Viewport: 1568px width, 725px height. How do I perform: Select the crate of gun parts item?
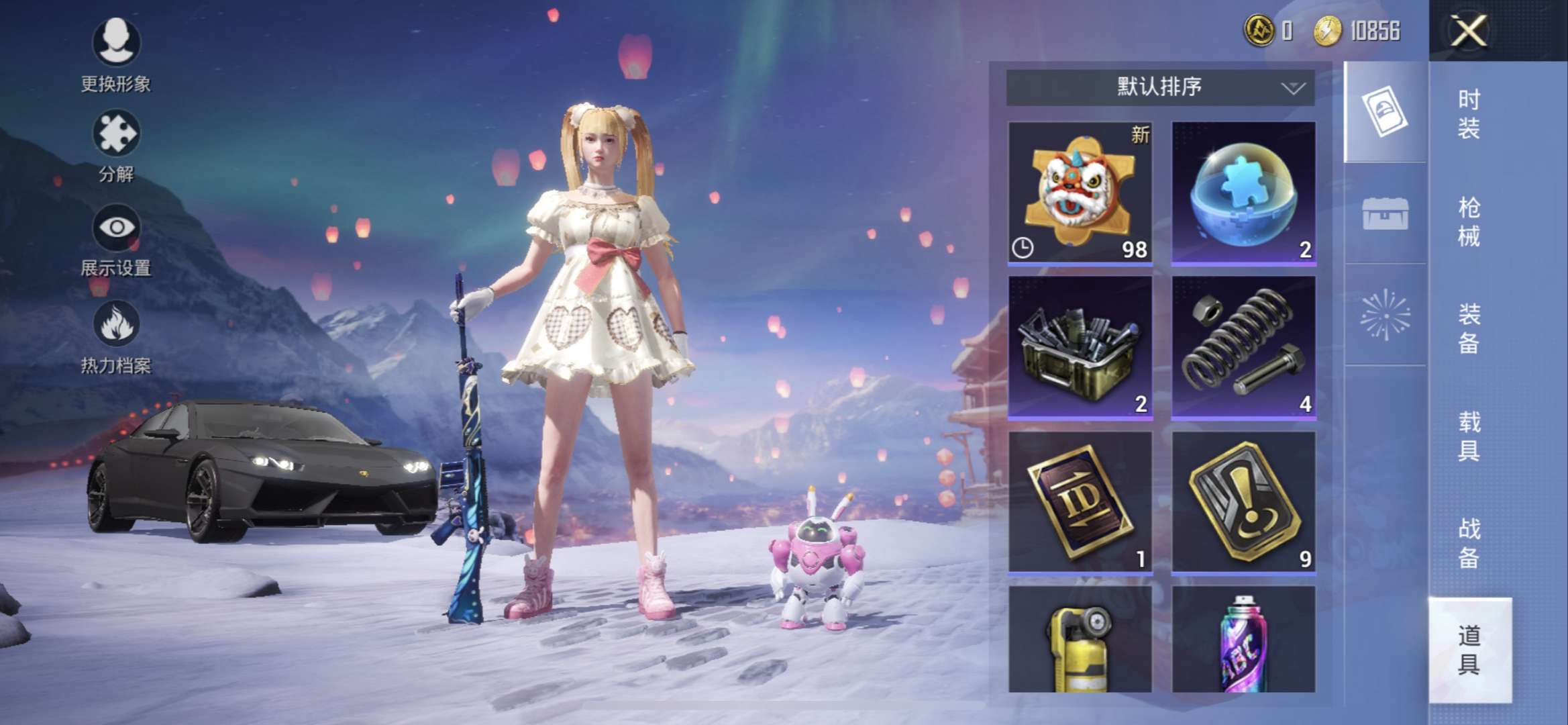pos(1080,348)
